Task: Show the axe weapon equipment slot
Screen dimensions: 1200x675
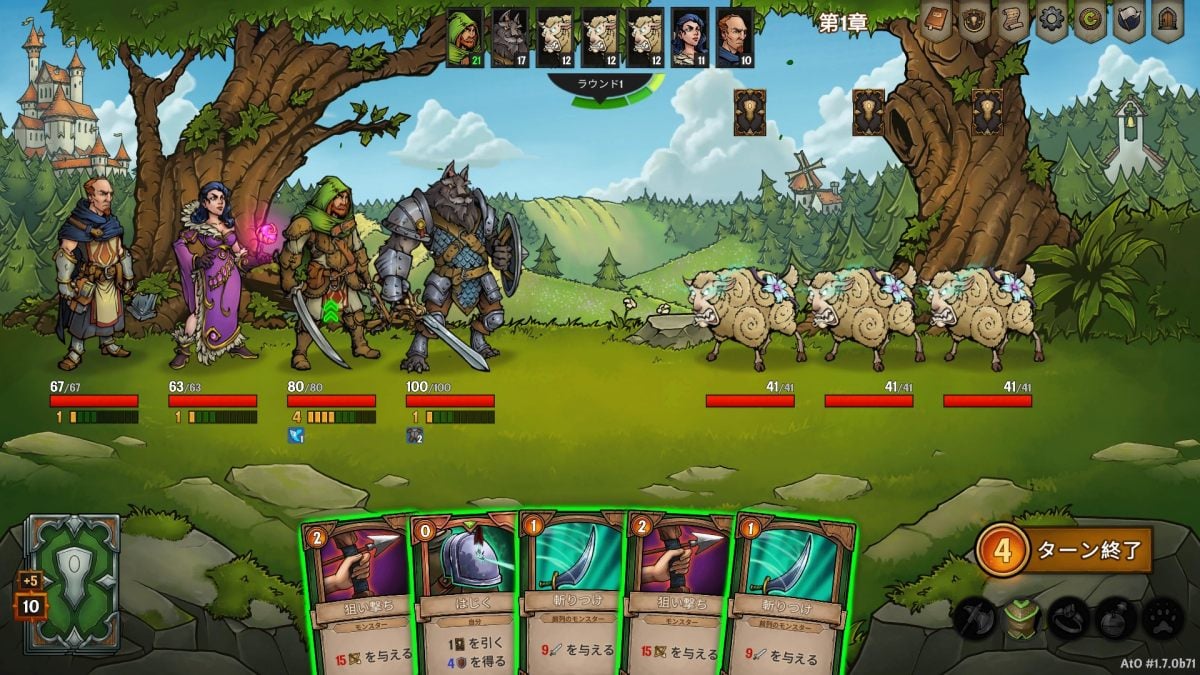Action: (x=975, y=618)
